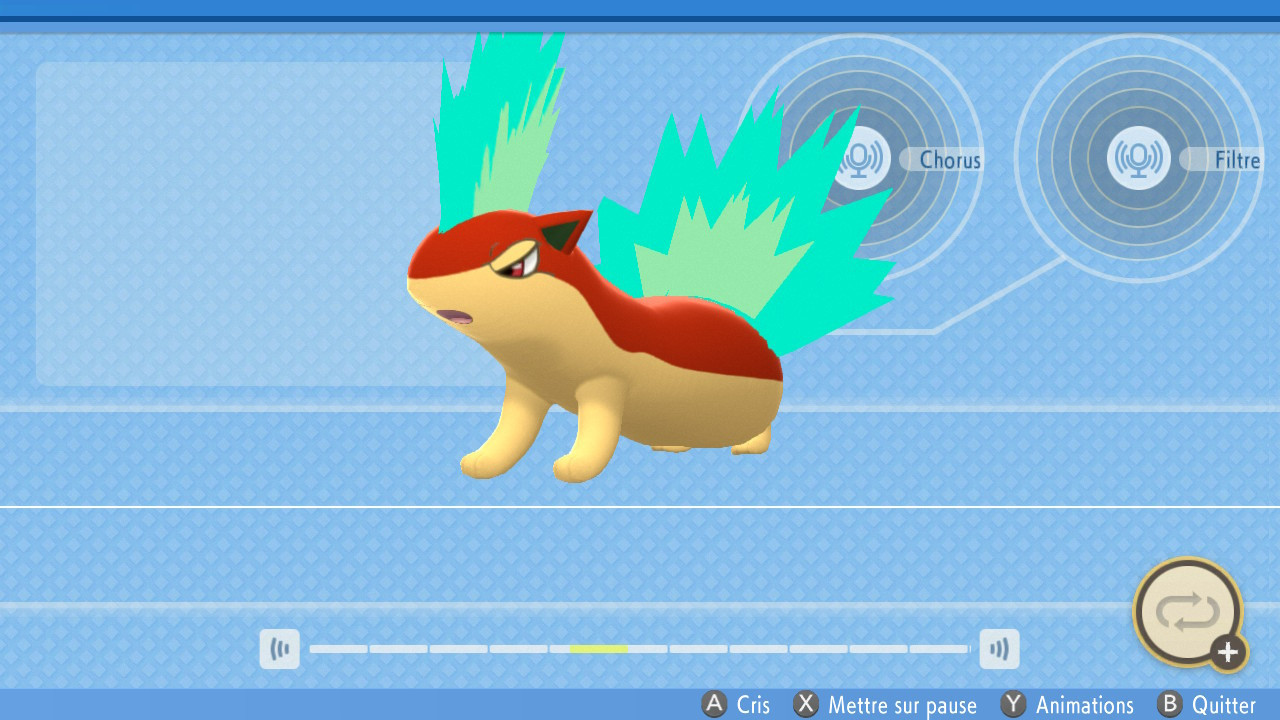Click the A button icon next to Cris

(x=712, y=705)
